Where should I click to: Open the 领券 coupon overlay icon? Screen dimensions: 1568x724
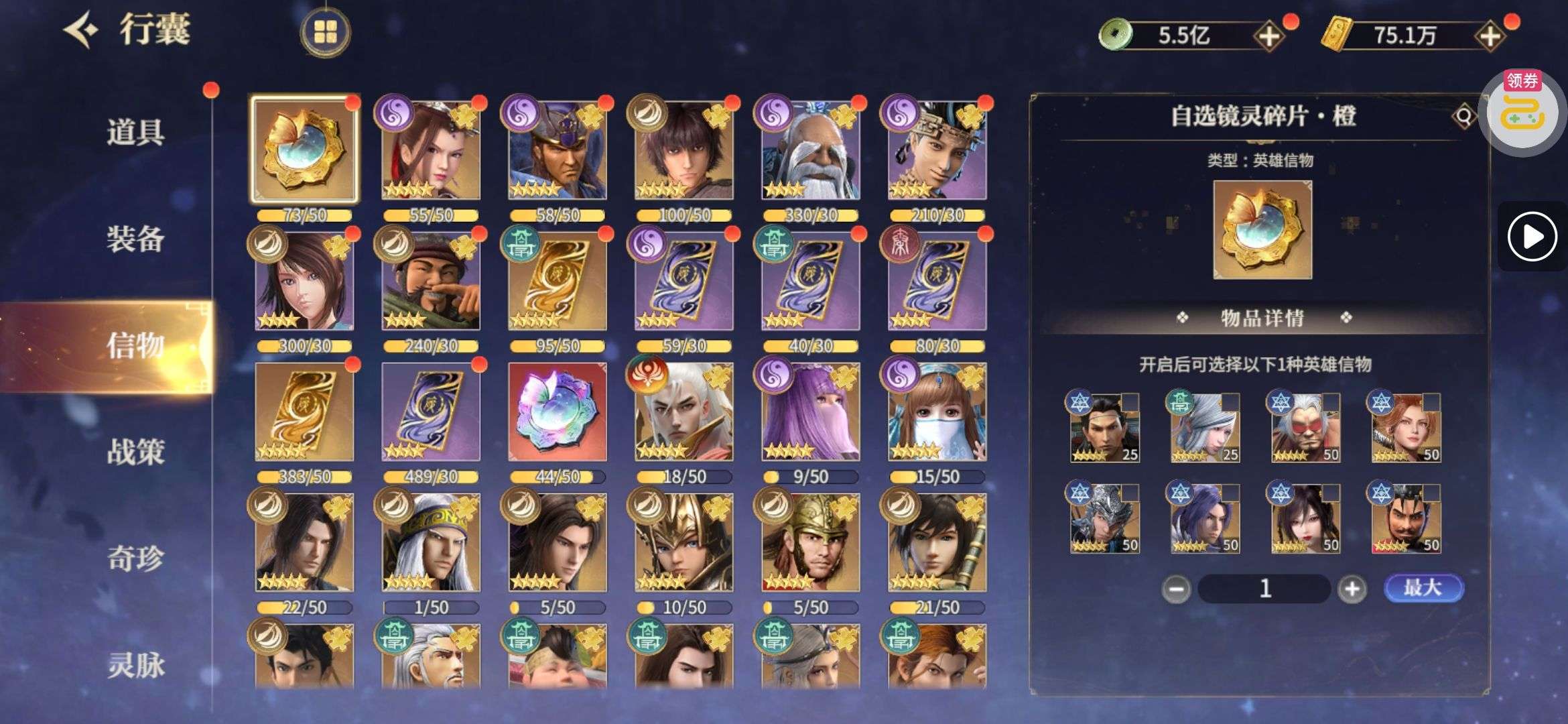click(1522, 111)
